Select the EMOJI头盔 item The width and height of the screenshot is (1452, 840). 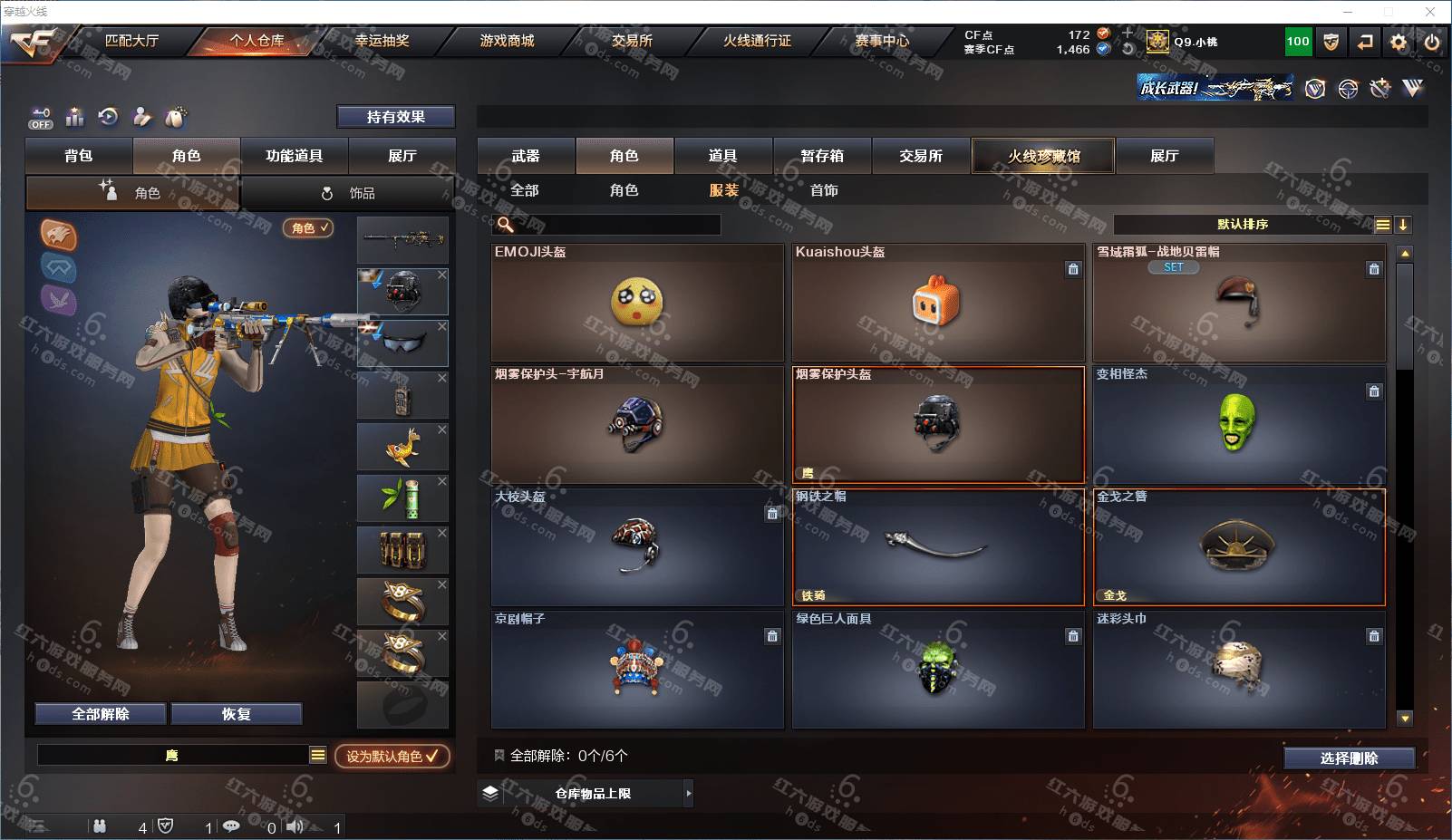[x=637, y=303]
